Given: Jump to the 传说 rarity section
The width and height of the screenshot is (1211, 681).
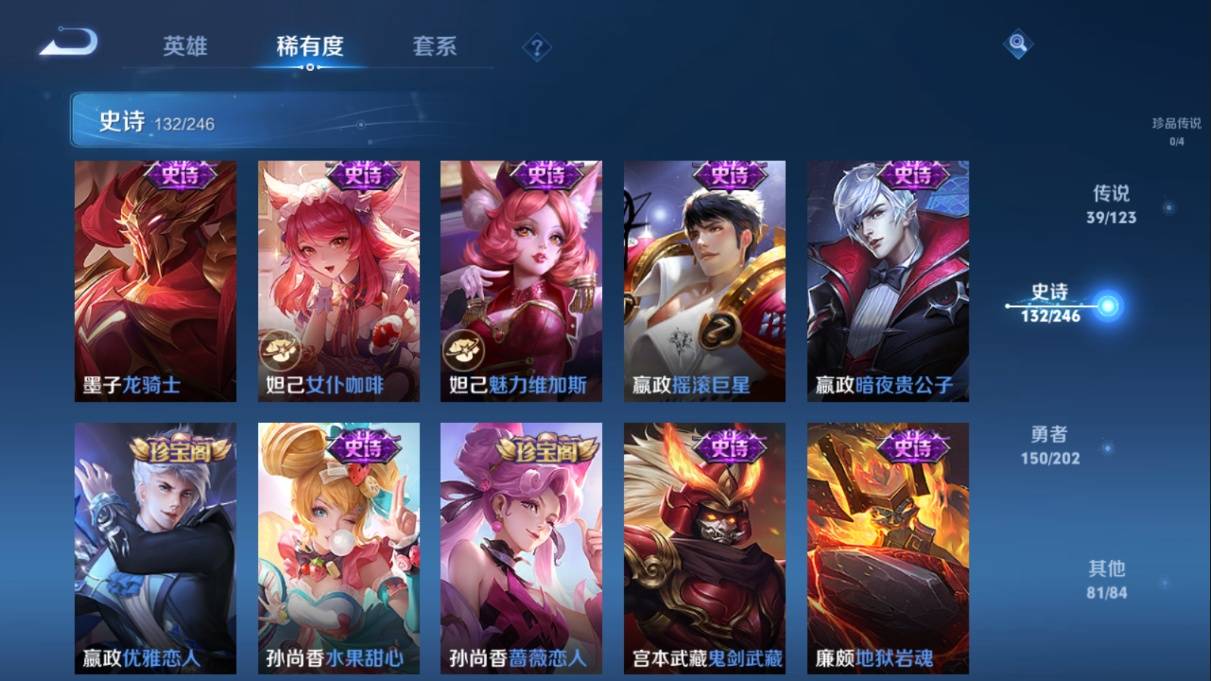Looking at the screenshot, I should (x=1111, y=203).
